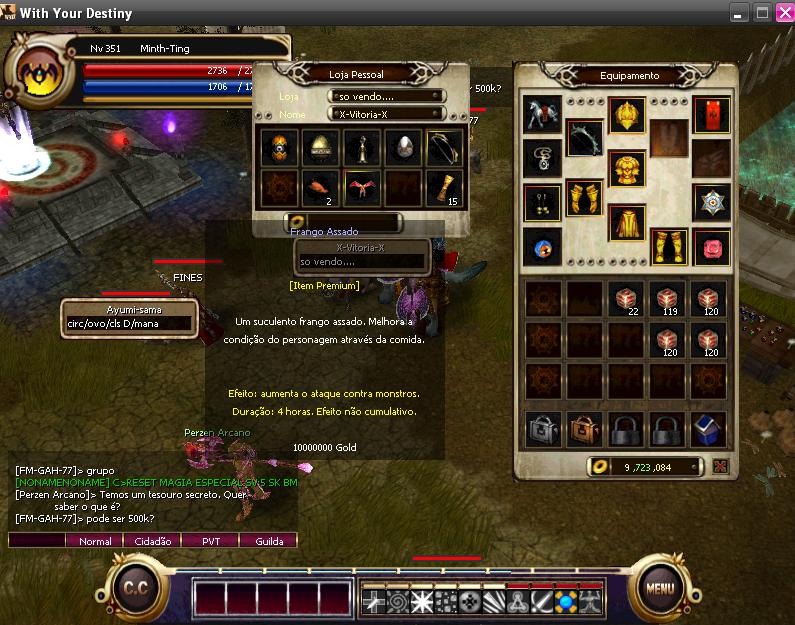Pick the bow item in Loja Pessoal
795x625 pixels.
442,147
